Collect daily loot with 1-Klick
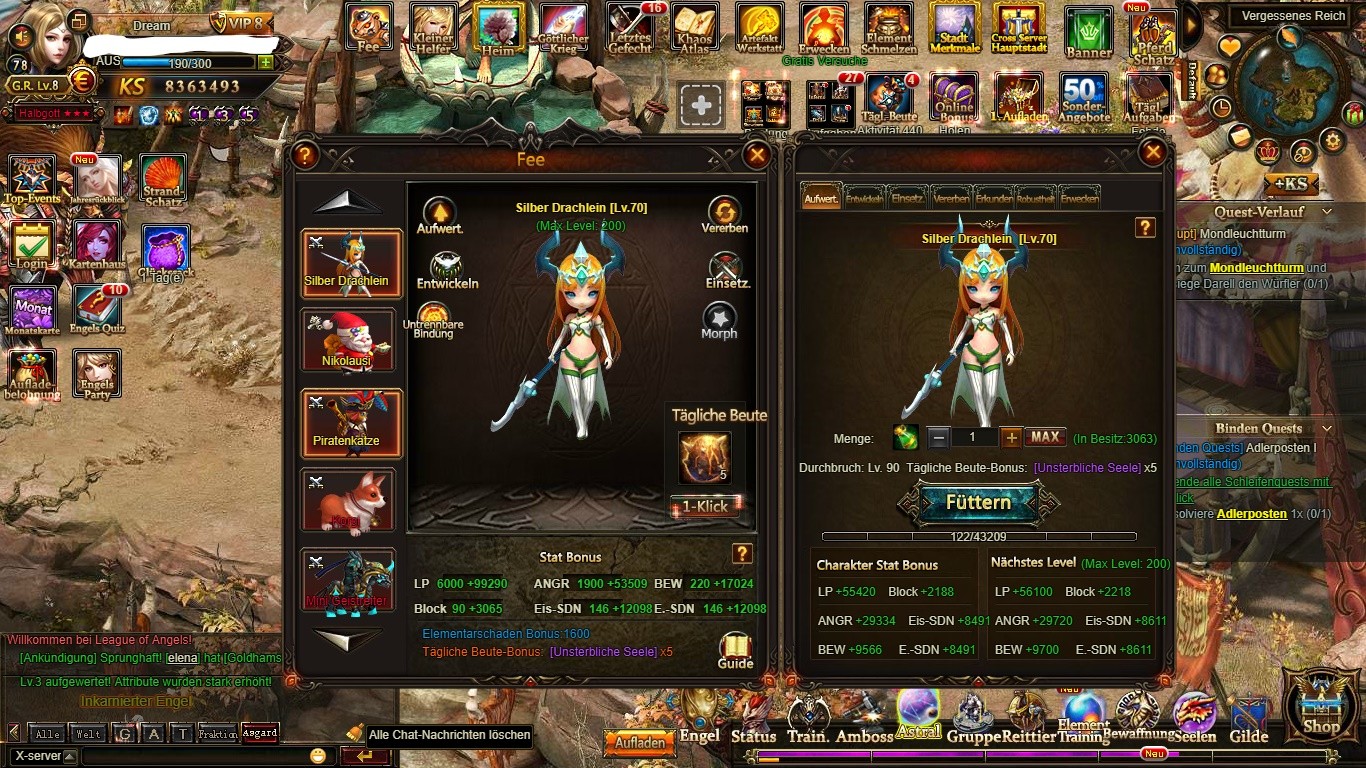The image size is (1366, 768). pos(705,506)
